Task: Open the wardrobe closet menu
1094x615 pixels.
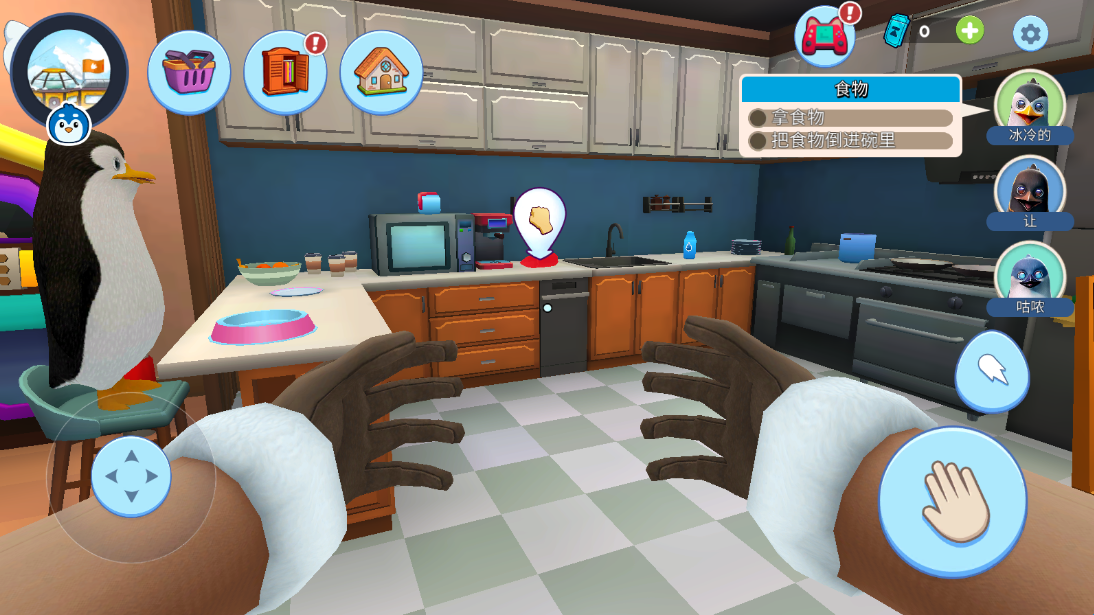Action: pos(285,72)
